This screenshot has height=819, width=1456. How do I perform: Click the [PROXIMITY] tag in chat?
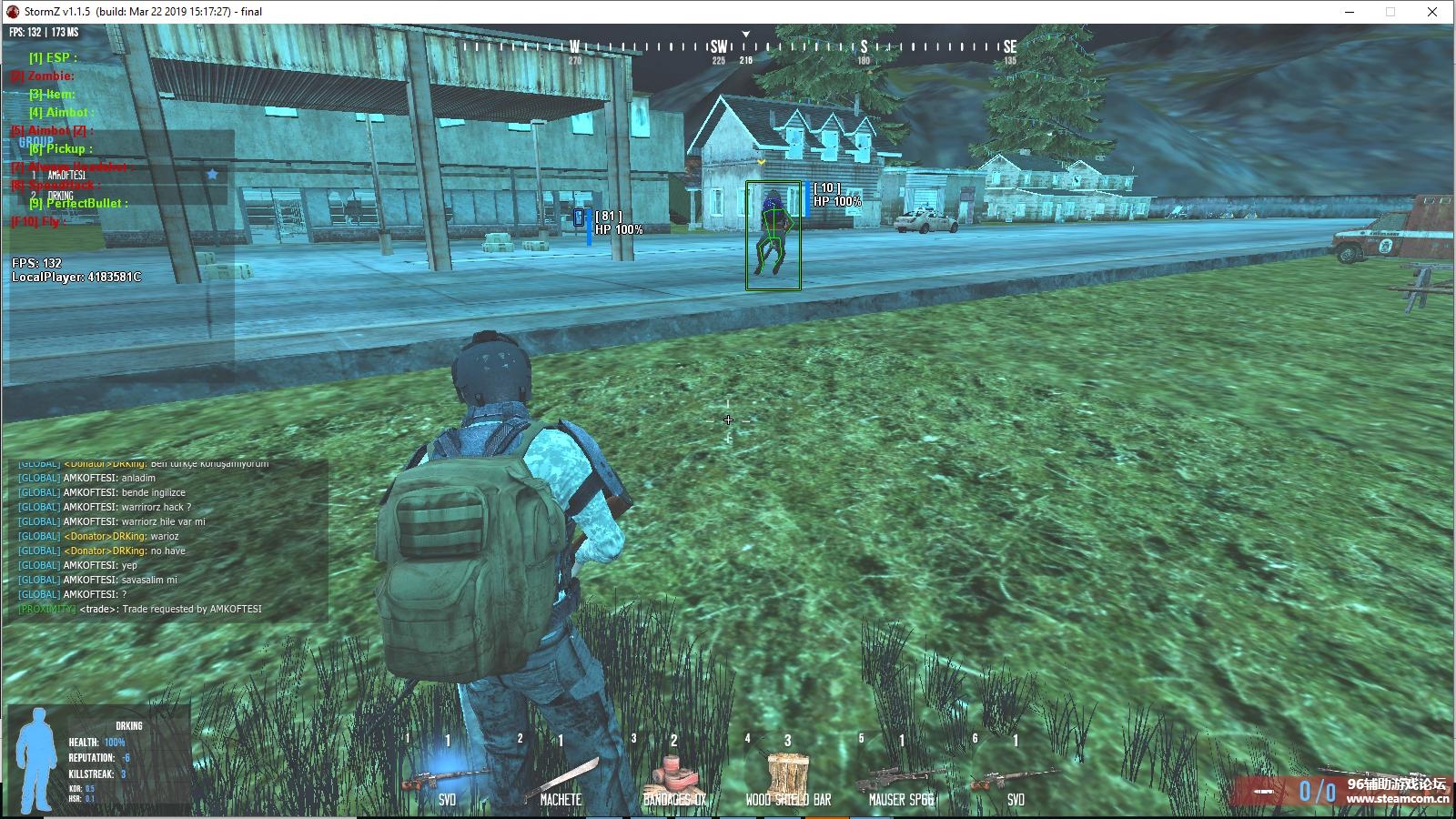pos(45,608)
